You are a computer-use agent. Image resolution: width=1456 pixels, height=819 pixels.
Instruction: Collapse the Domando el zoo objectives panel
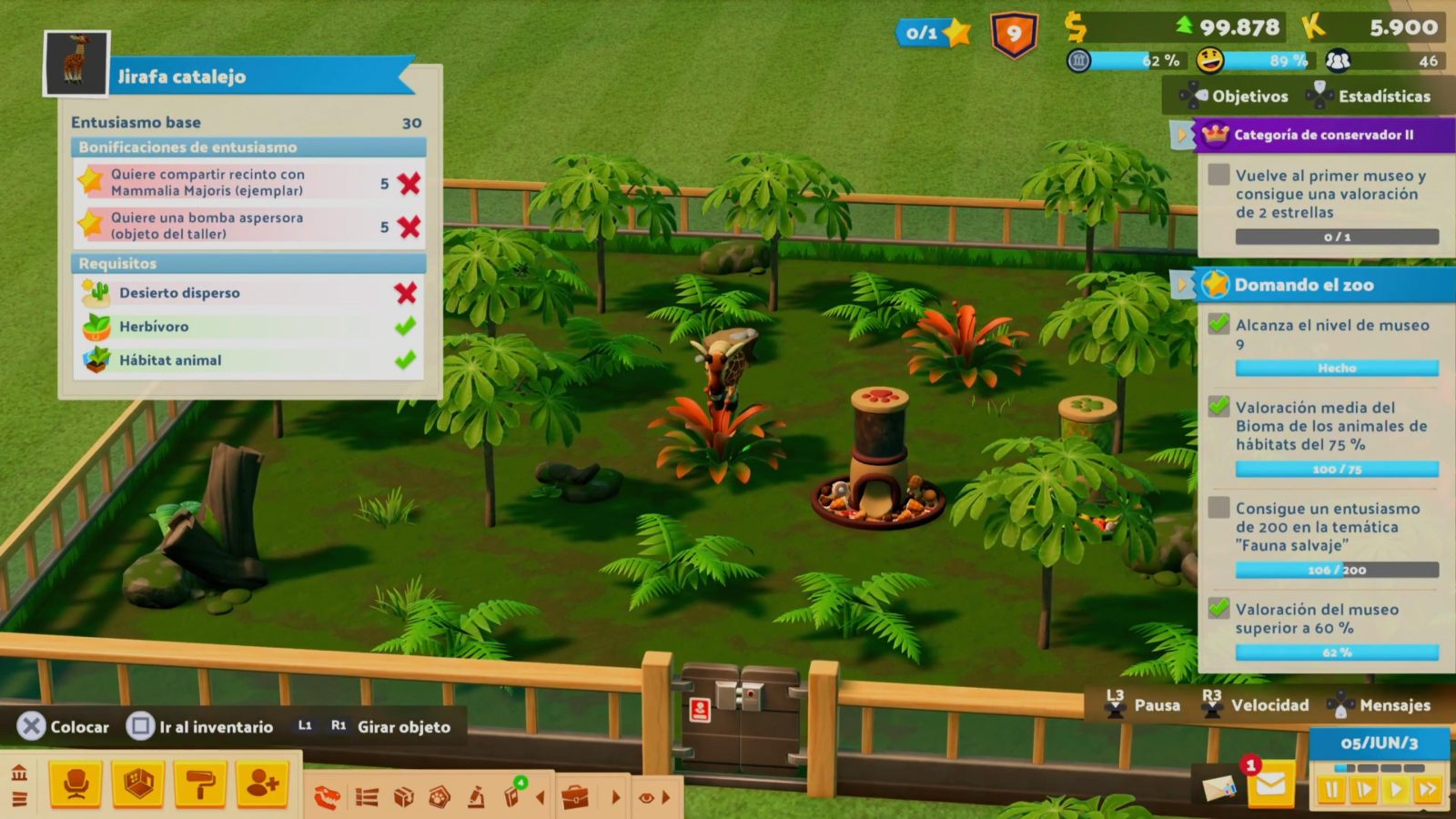pos(1182,285)
